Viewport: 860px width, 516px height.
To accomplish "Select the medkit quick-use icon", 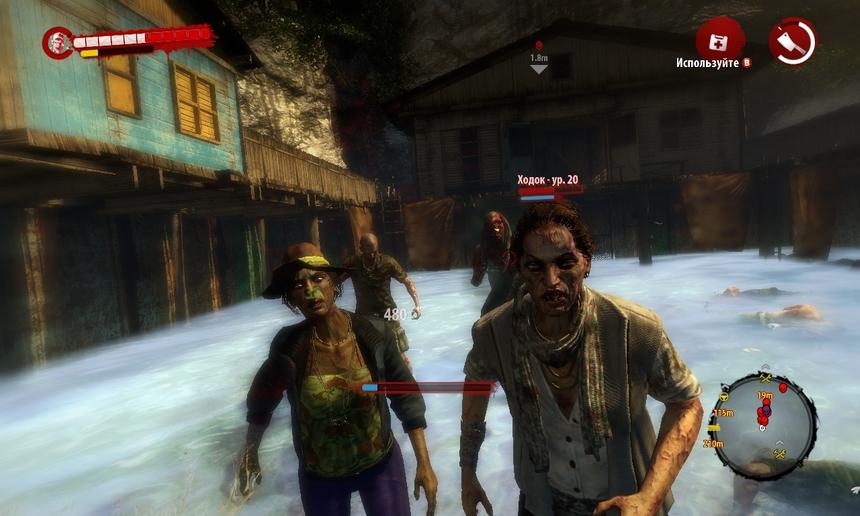I will pos(718,39).
